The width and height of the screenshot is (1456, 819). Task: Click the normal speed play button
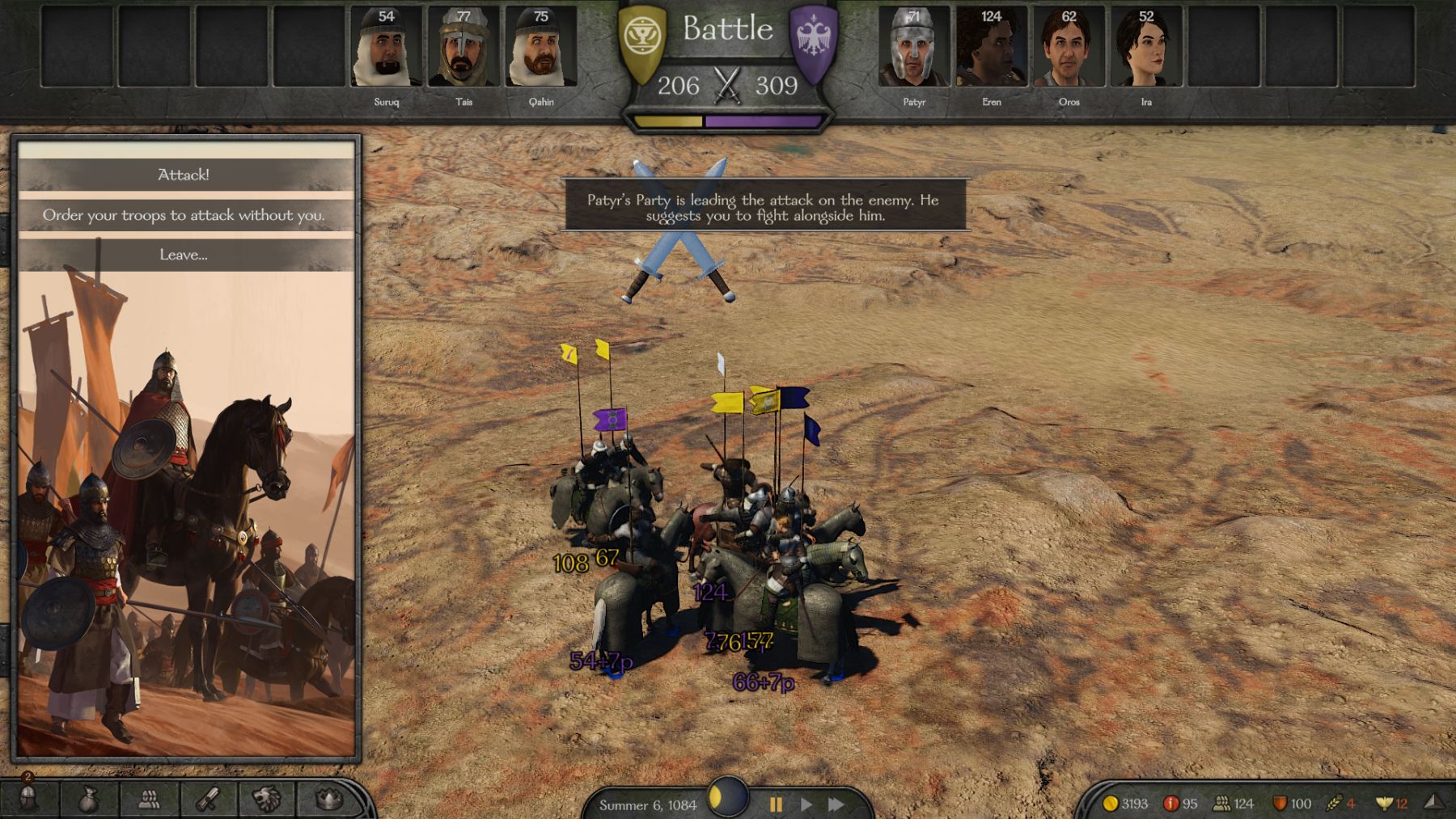pos(806,804)
